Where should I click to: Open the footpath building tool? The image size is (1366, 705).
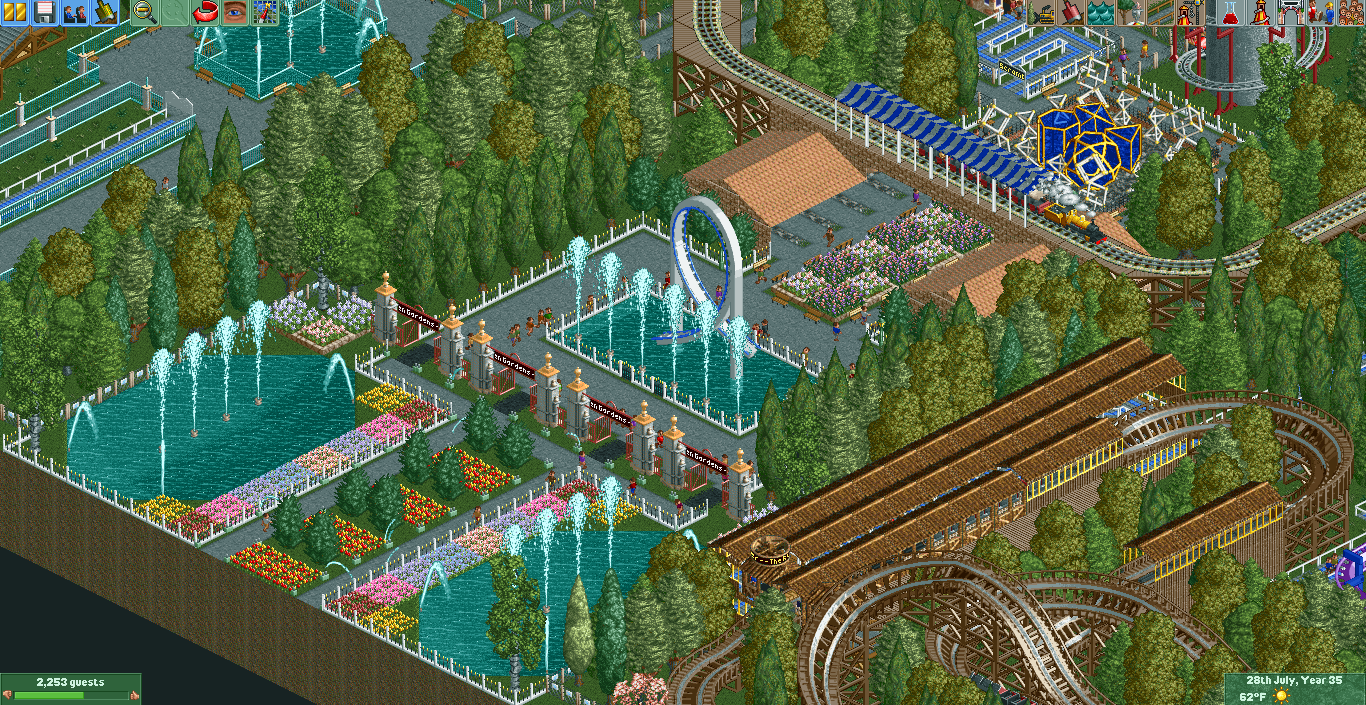[1158, 12]
